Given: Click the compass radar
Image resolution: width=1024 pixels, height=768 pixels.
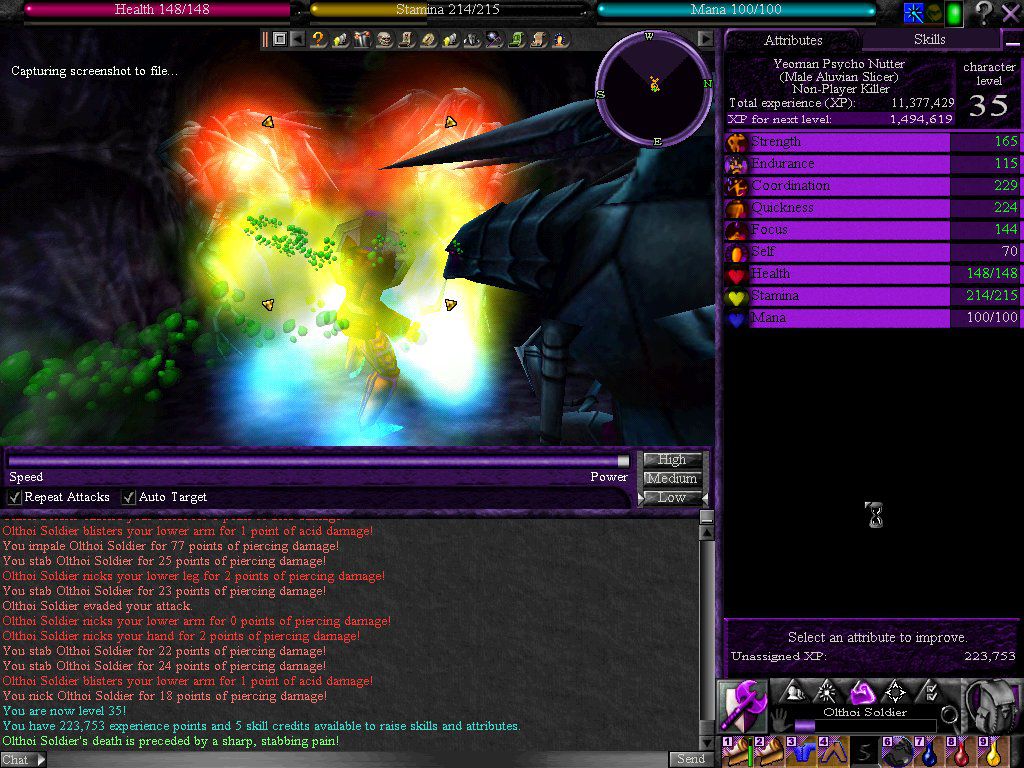Looking at the screenshot, I should click(654, 87).
